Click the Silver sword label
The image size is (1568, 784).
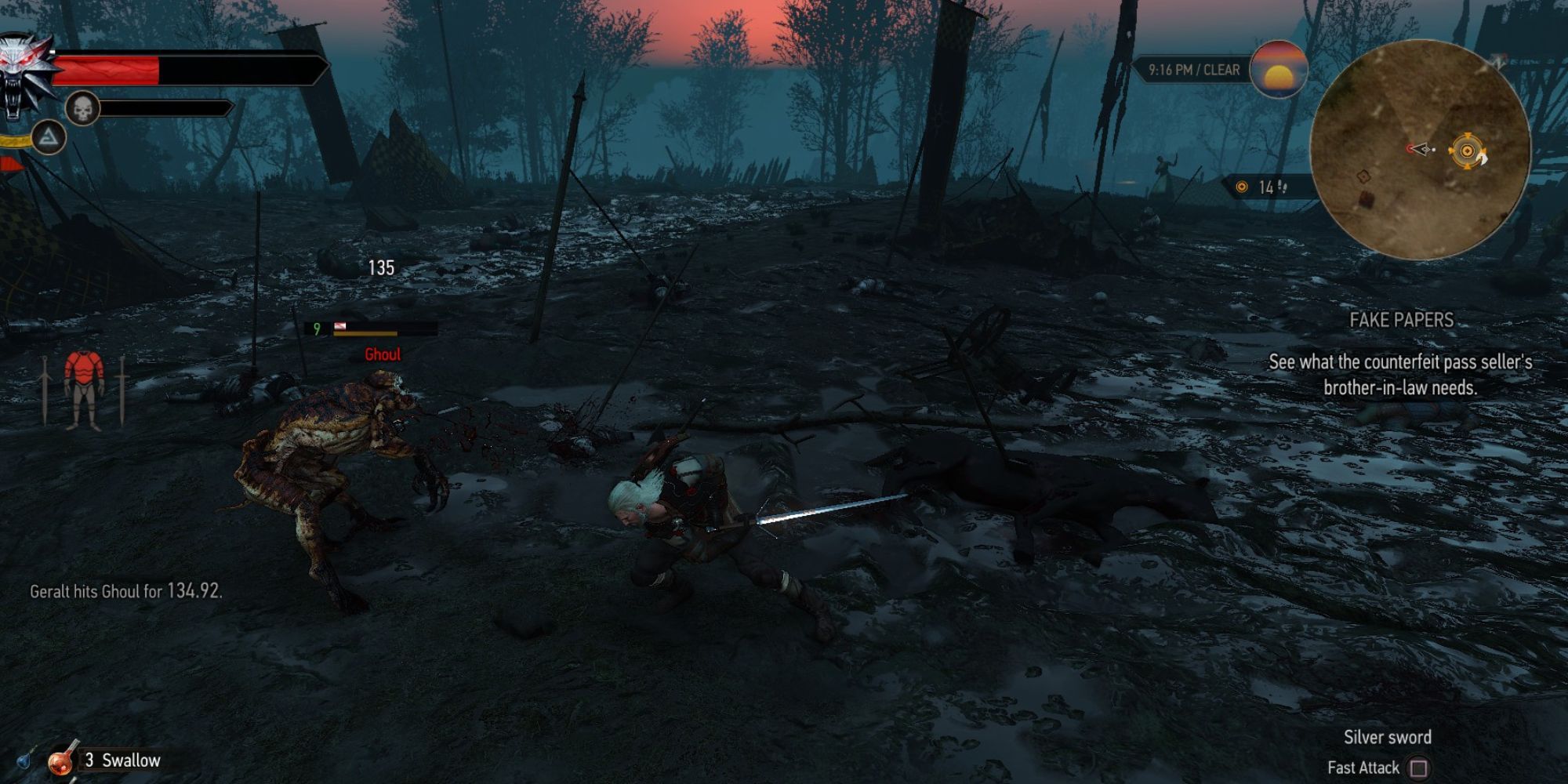click(1388, 737)
